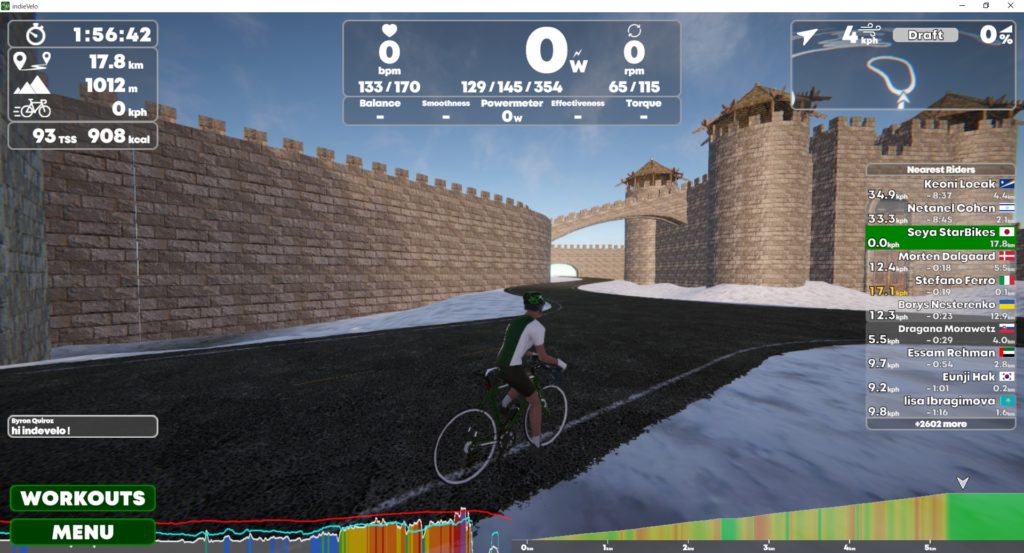Select the highlighted Seya StarBikes row
This screenshot has height=553, width=1024.
click(940, 237)
